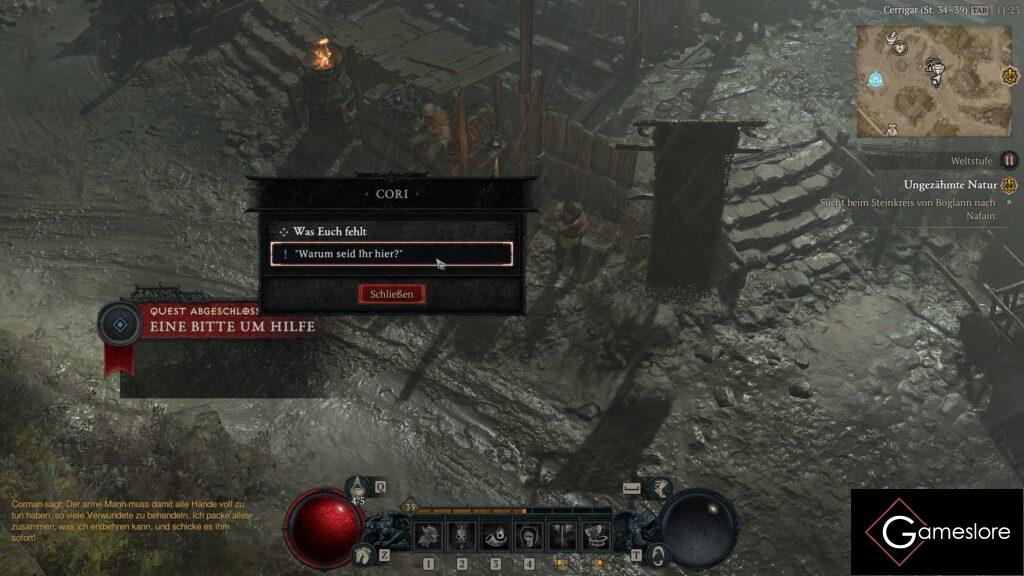Viewport: 1024px width, 576px height.
Task: Summon the mount with the horse icon
Action: coord(361,553)
